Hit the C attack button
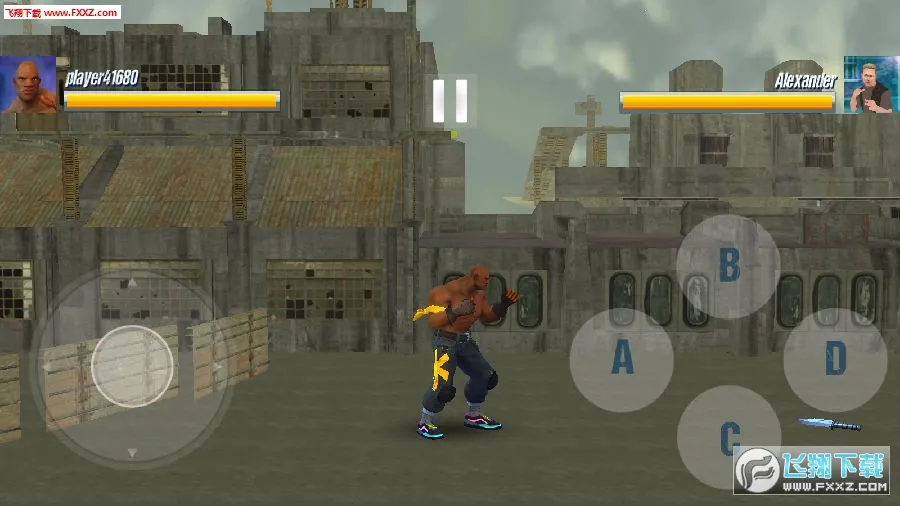The width and height of the screenshot is (900, 506). [x=729, y=436]
